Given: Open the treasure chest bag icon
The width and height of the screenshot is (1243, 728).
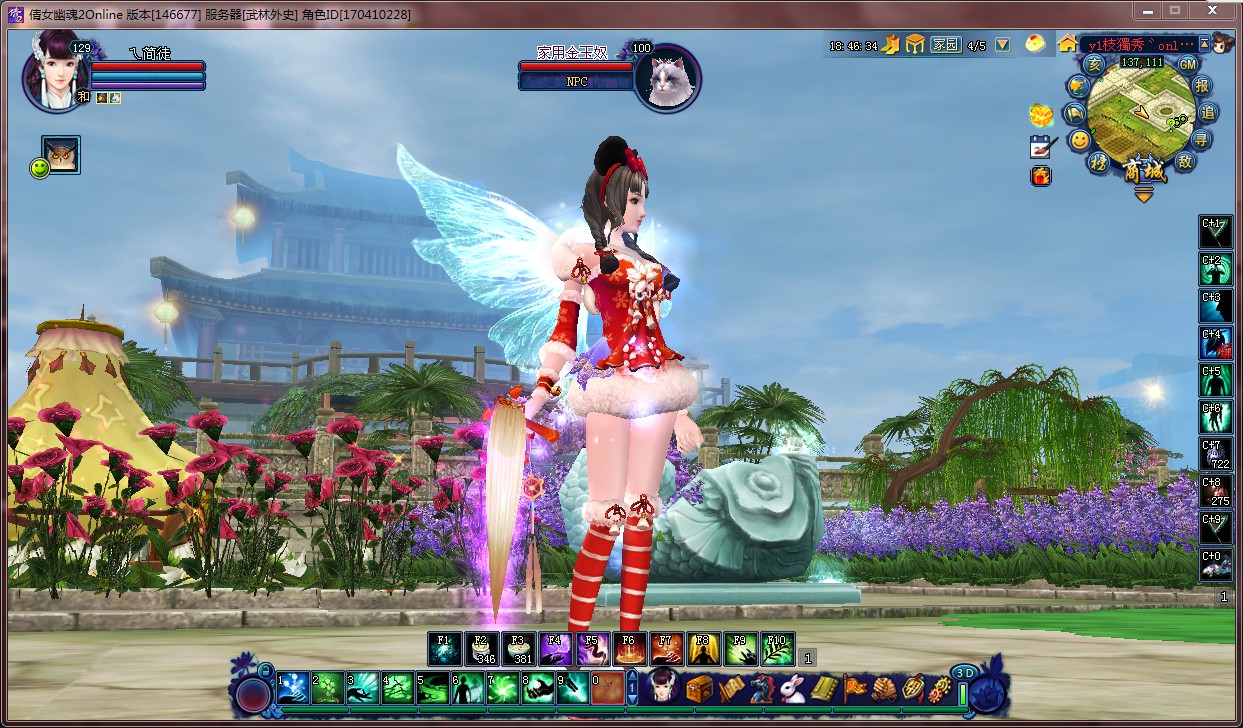Looking at the screenshot, I should click(699, 688).
